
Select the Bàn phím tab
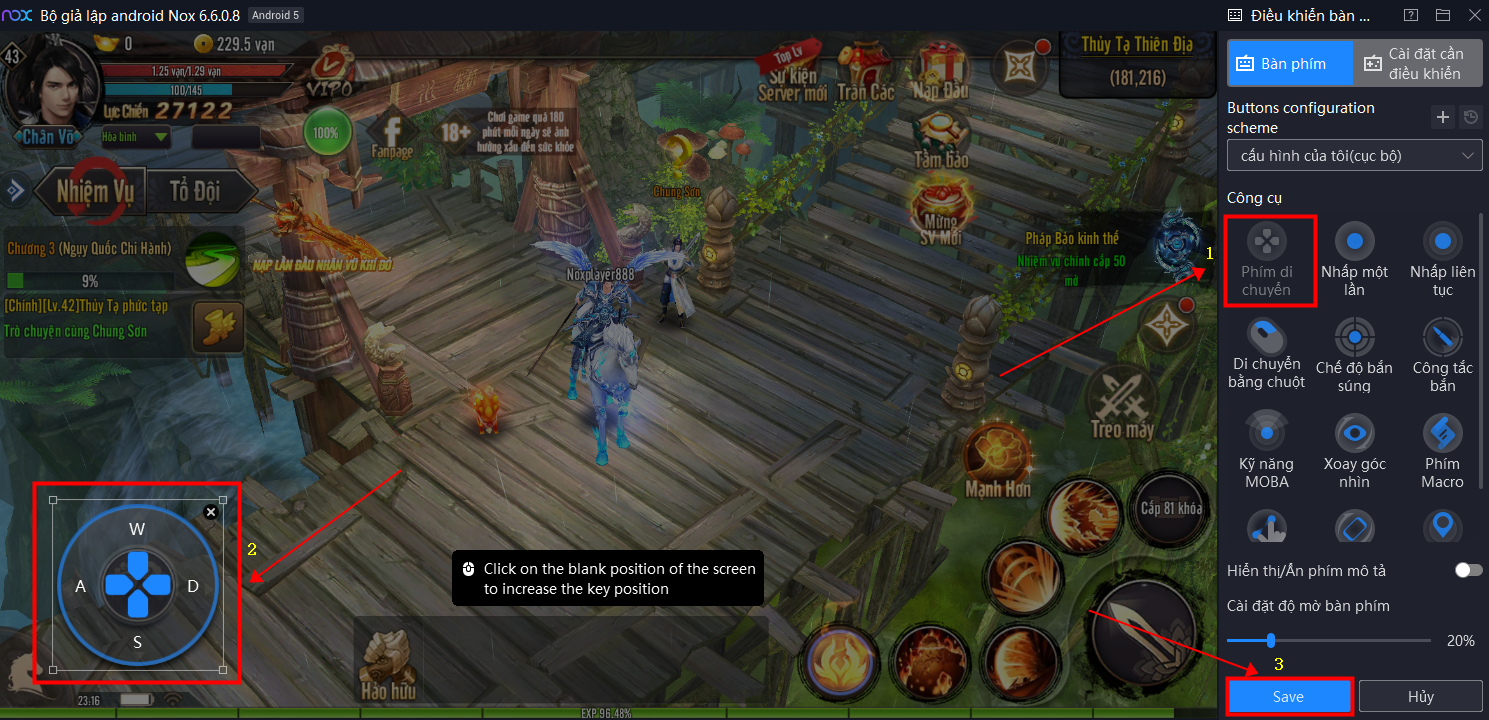[x=1290, y=63]
